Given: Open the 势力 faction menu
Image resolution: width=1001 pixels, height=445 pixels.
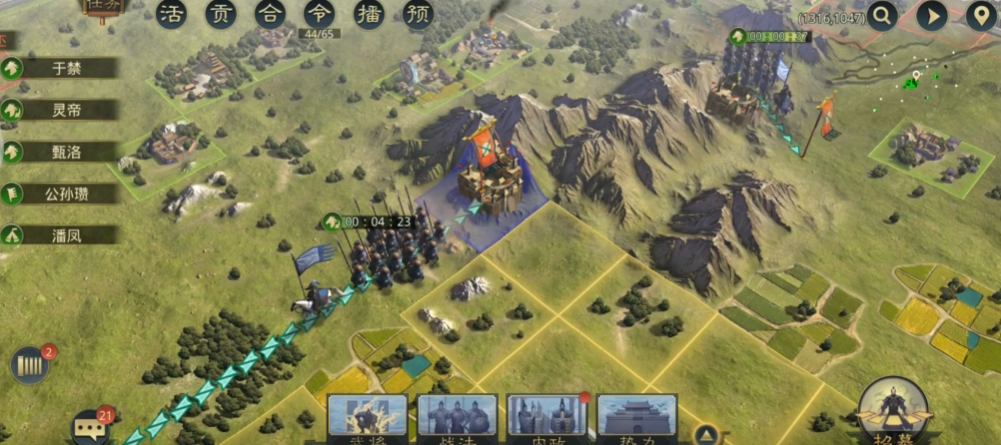Looking at the screenshot, I should tap(637, 418).
